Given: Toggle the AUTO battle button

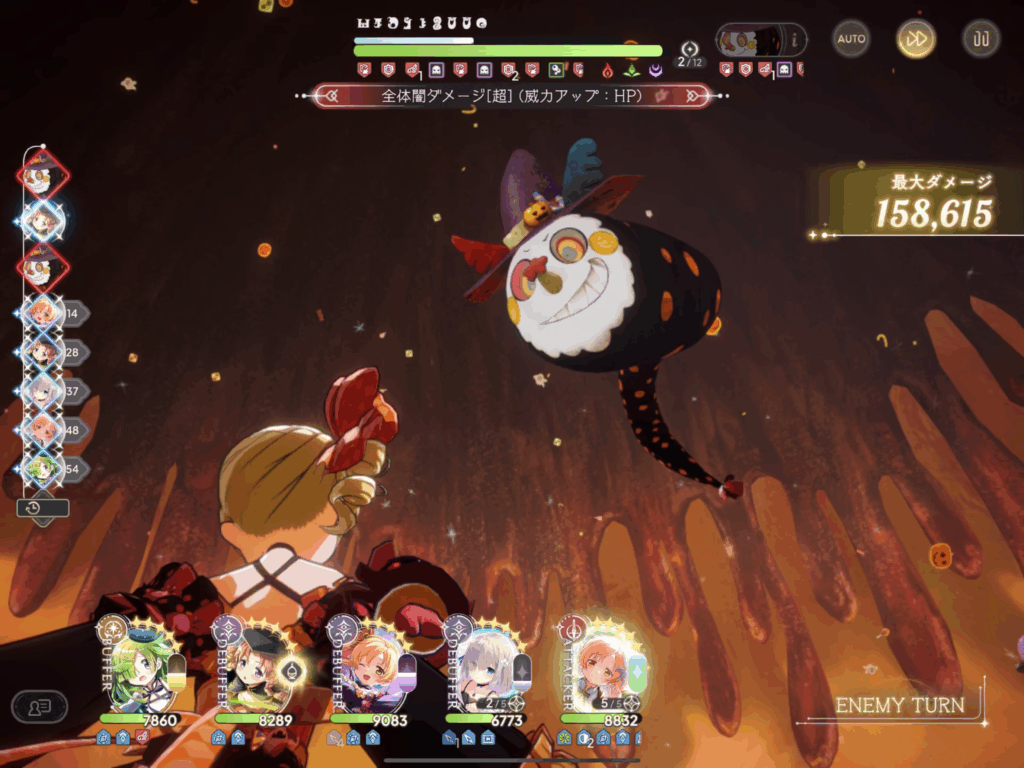Looking at the screenshot, I should click(x=851, y=39).
